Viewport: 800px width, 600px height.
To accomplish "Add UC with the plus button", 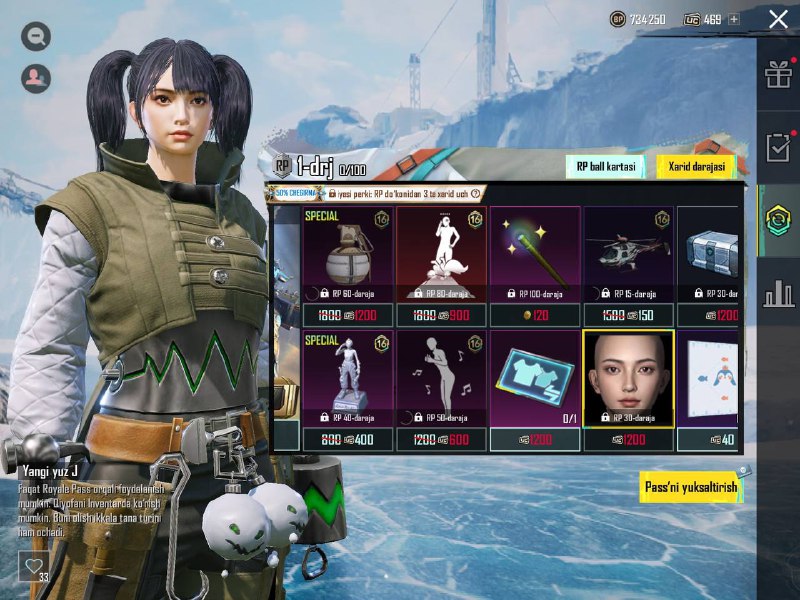I will tap(734, 19).
